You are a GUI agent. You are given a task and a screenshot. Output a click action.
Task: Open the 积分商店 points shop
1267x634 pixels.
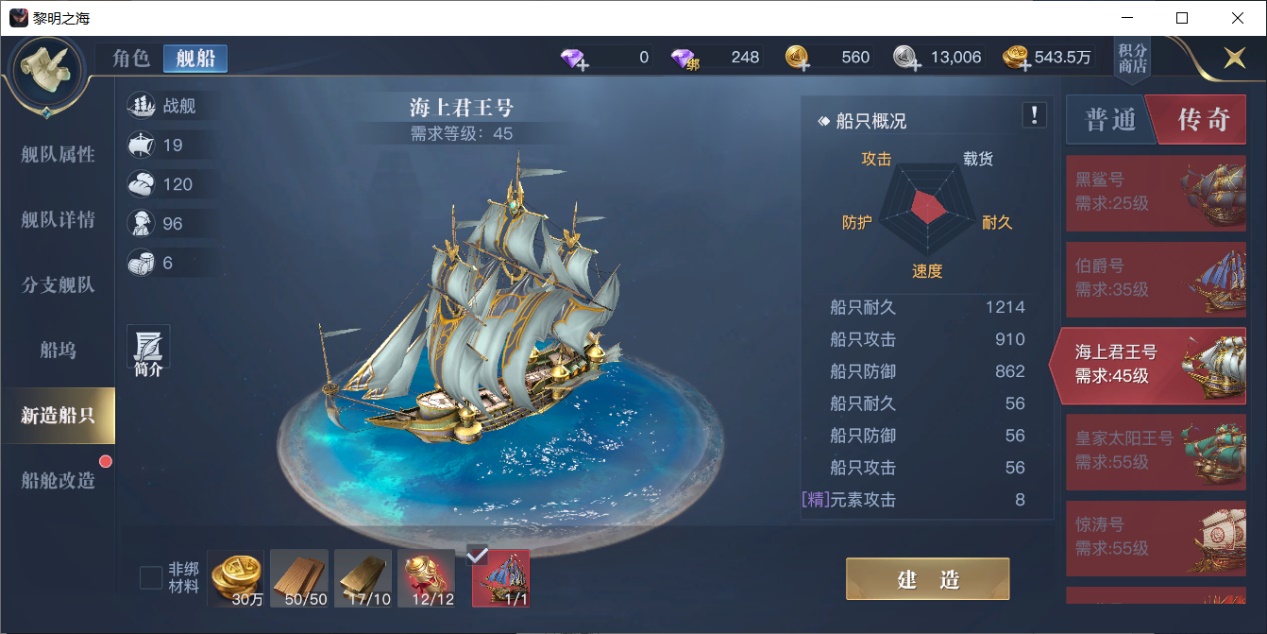pyautogui.click(x=1132, y=59)
